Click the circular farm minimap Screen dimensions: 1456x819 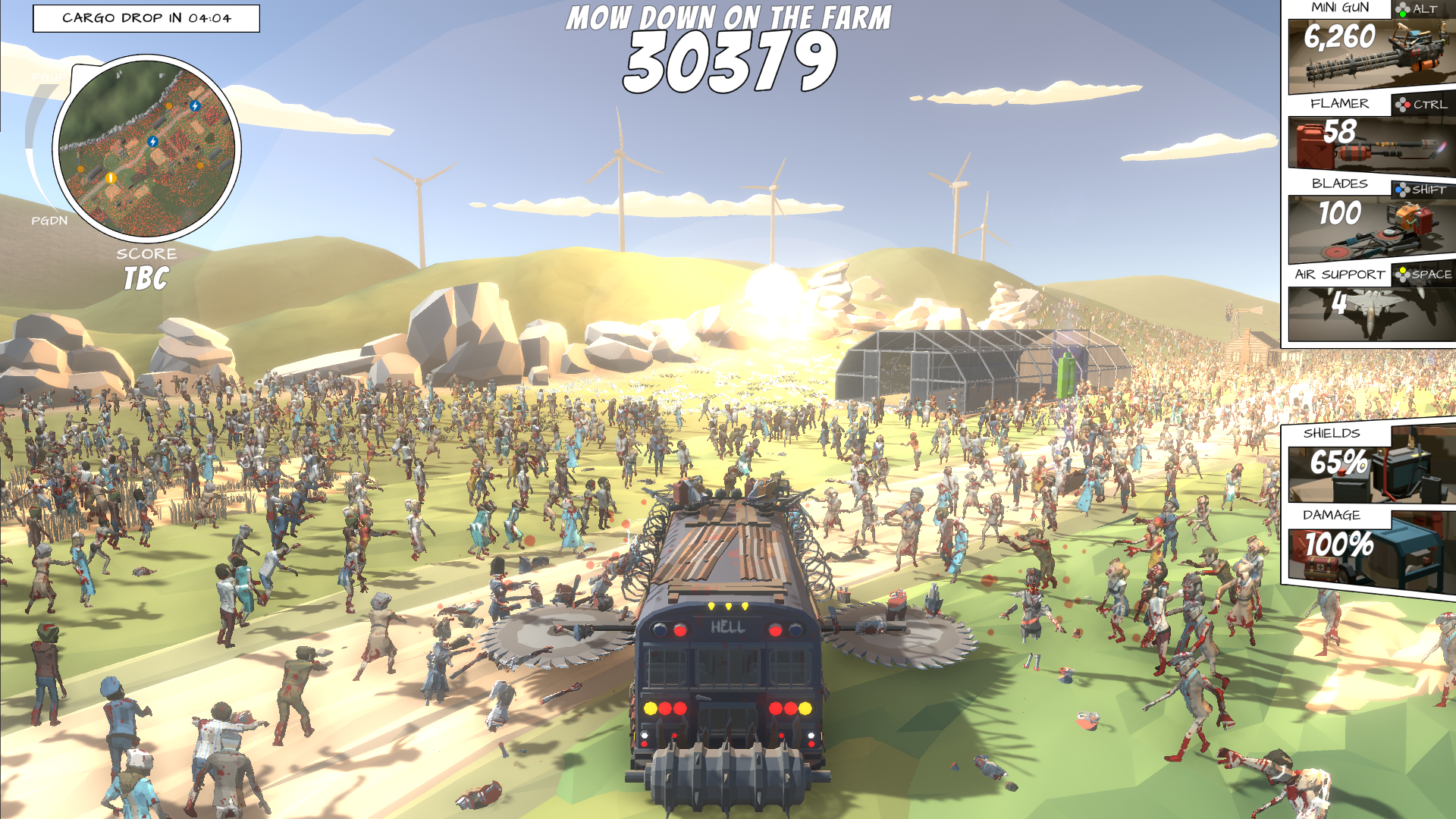tap(146, 148)
